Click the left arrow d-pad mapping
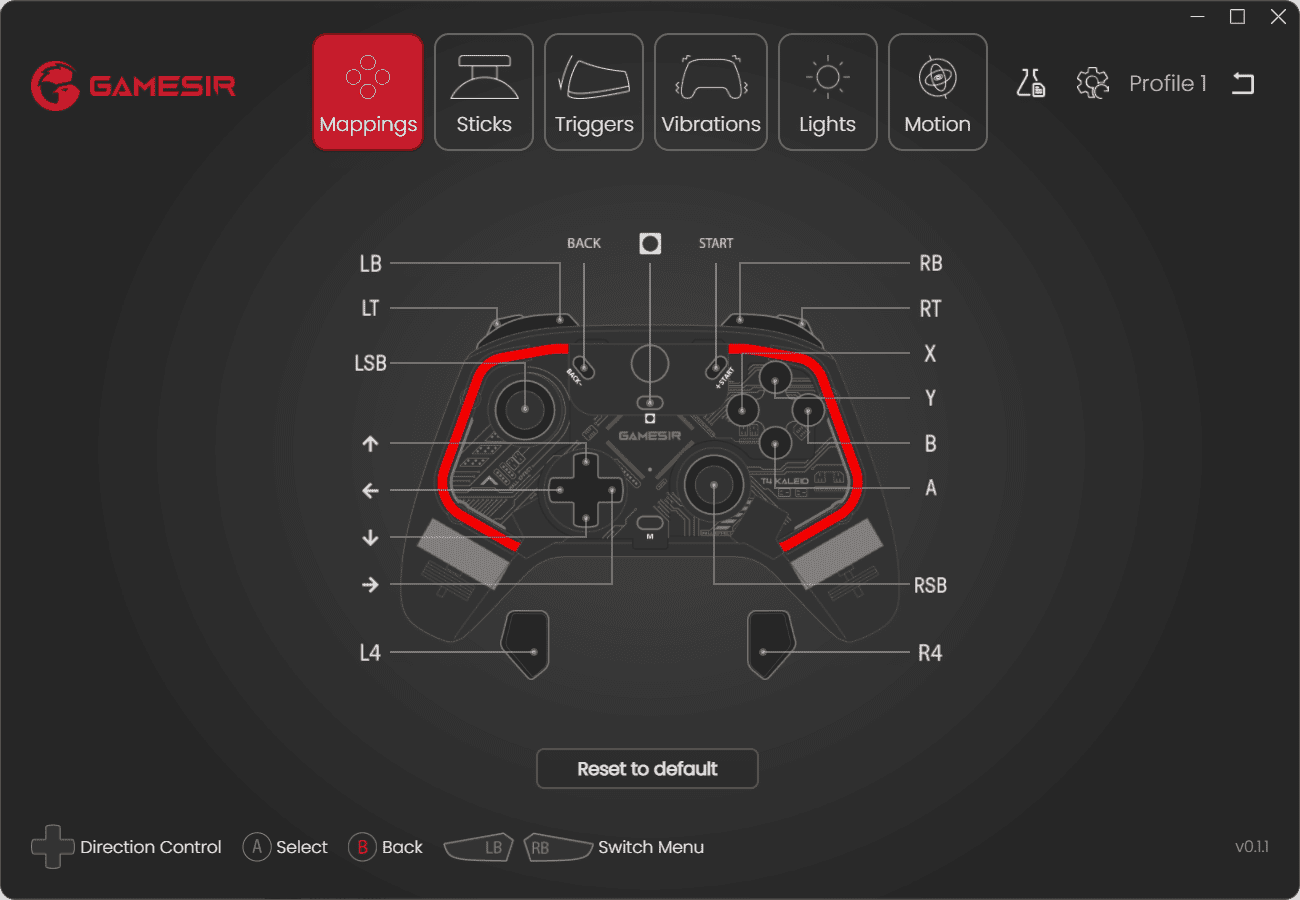The width and height of the screenshot is (1300, 900). point(371,490)
